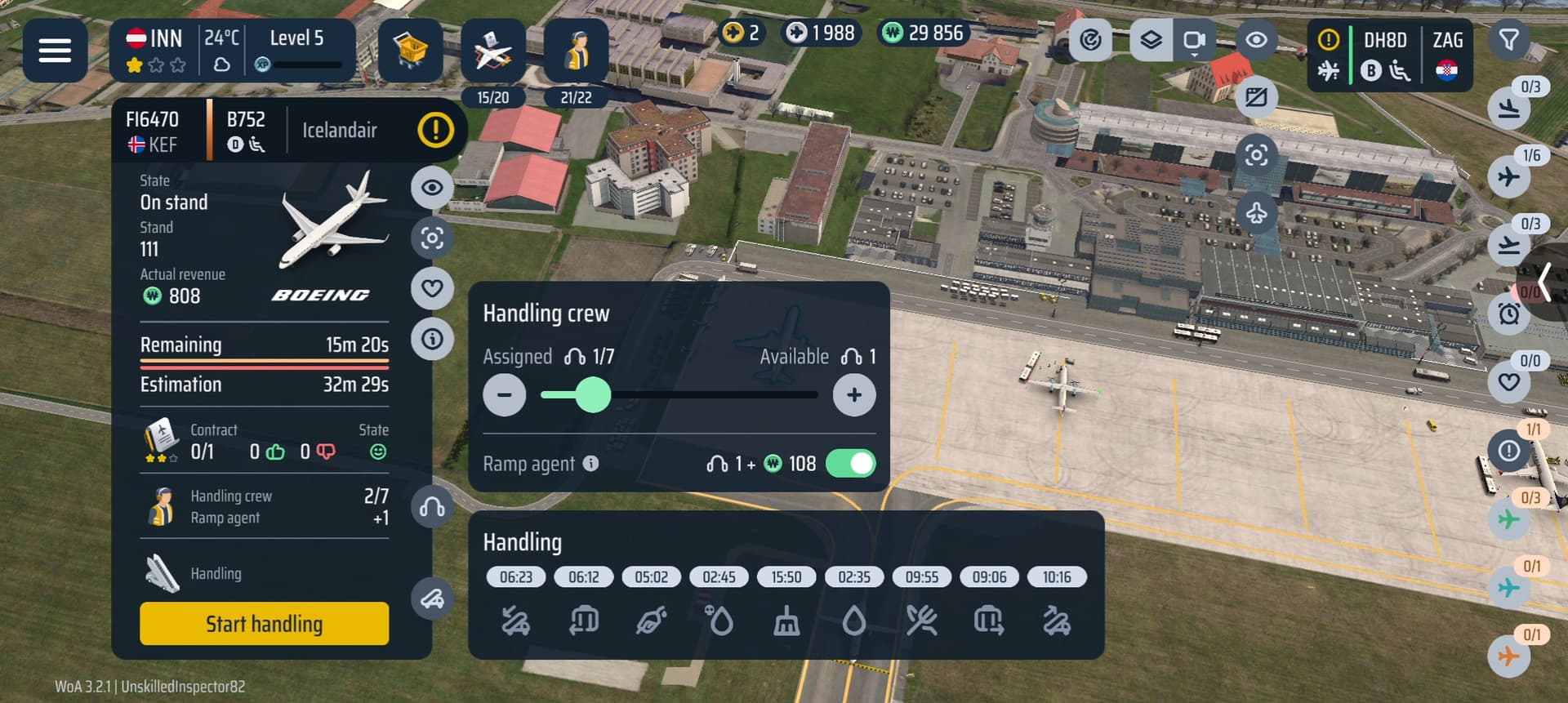This screenshot has width=1568, height=703.
Task: Show flight info with the i button
Action: [x=432, y=339]
